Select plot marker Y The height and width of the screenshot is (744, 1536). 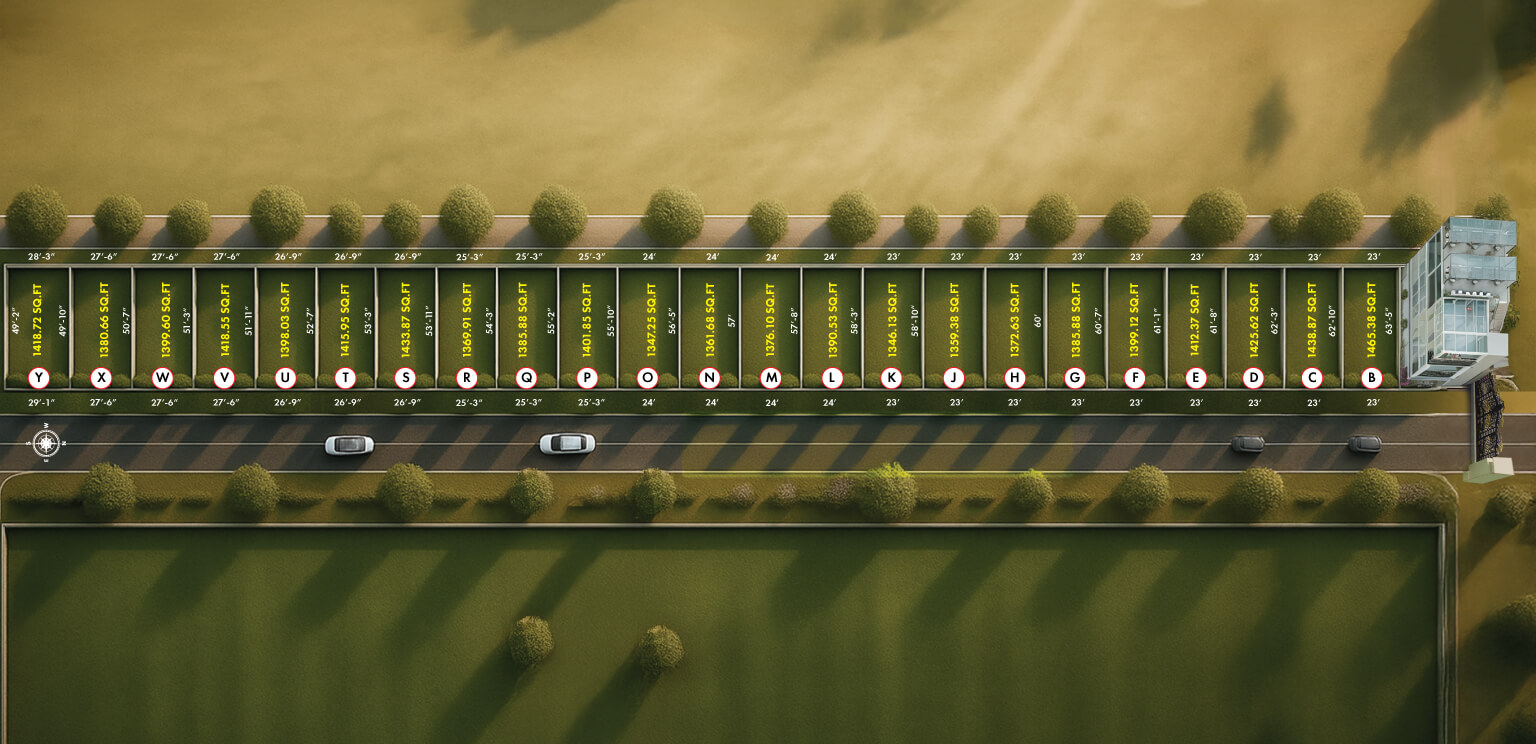coord(40,378)
